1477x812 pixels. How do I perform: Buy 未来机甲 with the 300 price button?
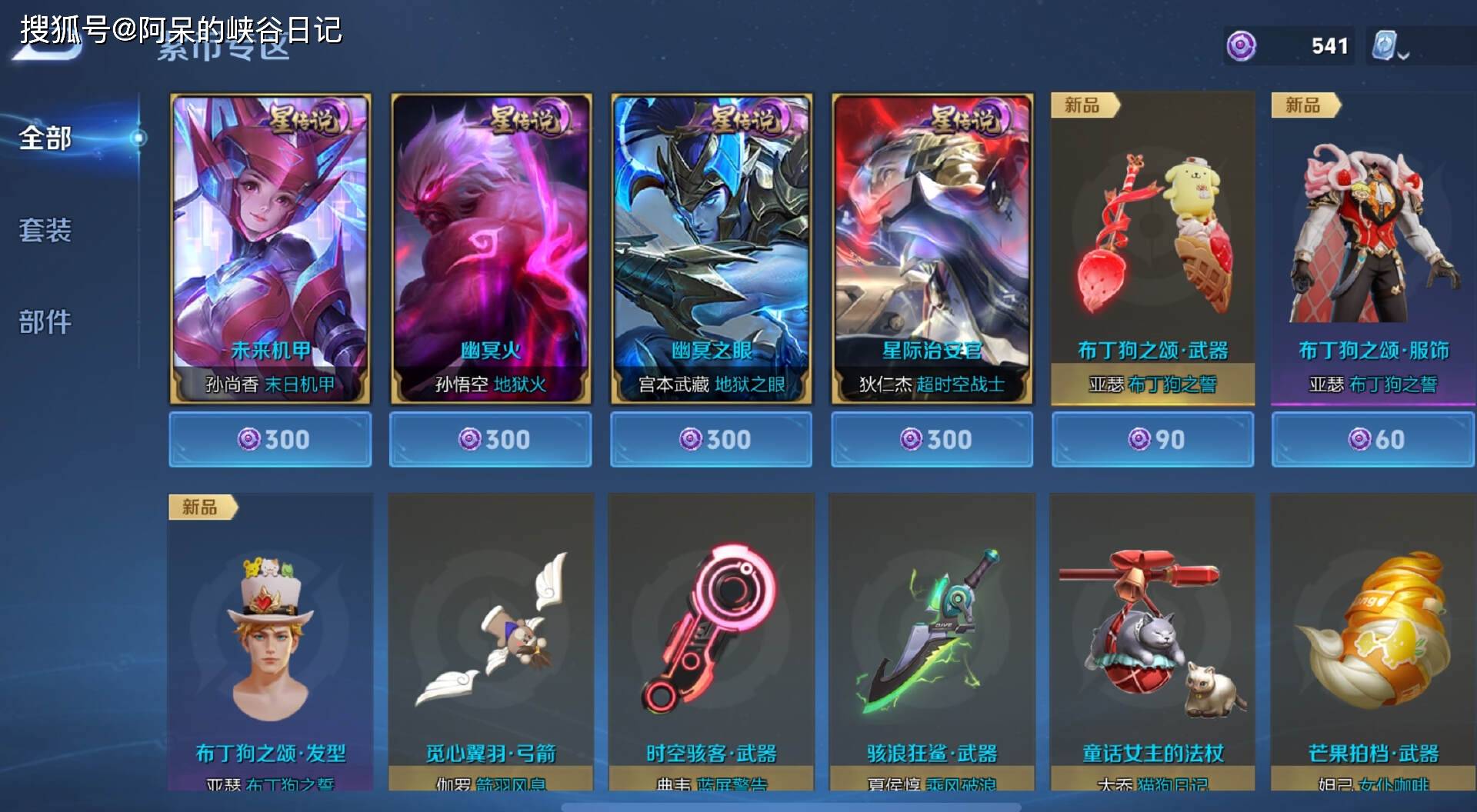pyautogui.click(x=270, y=439)
